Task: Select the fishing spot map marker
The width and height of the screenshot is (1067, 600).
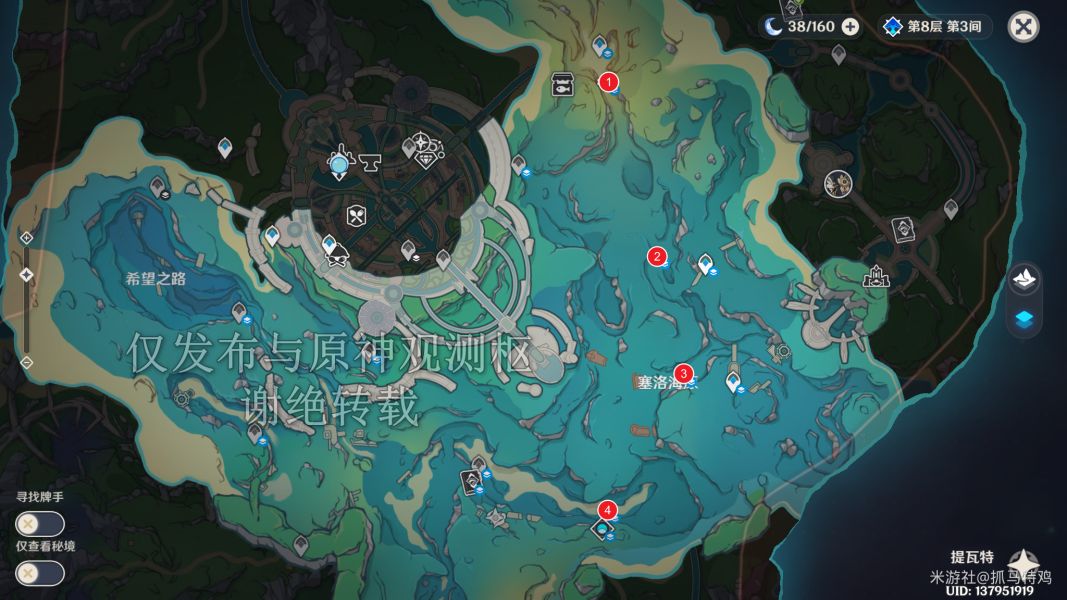Action: pos(562,86)
